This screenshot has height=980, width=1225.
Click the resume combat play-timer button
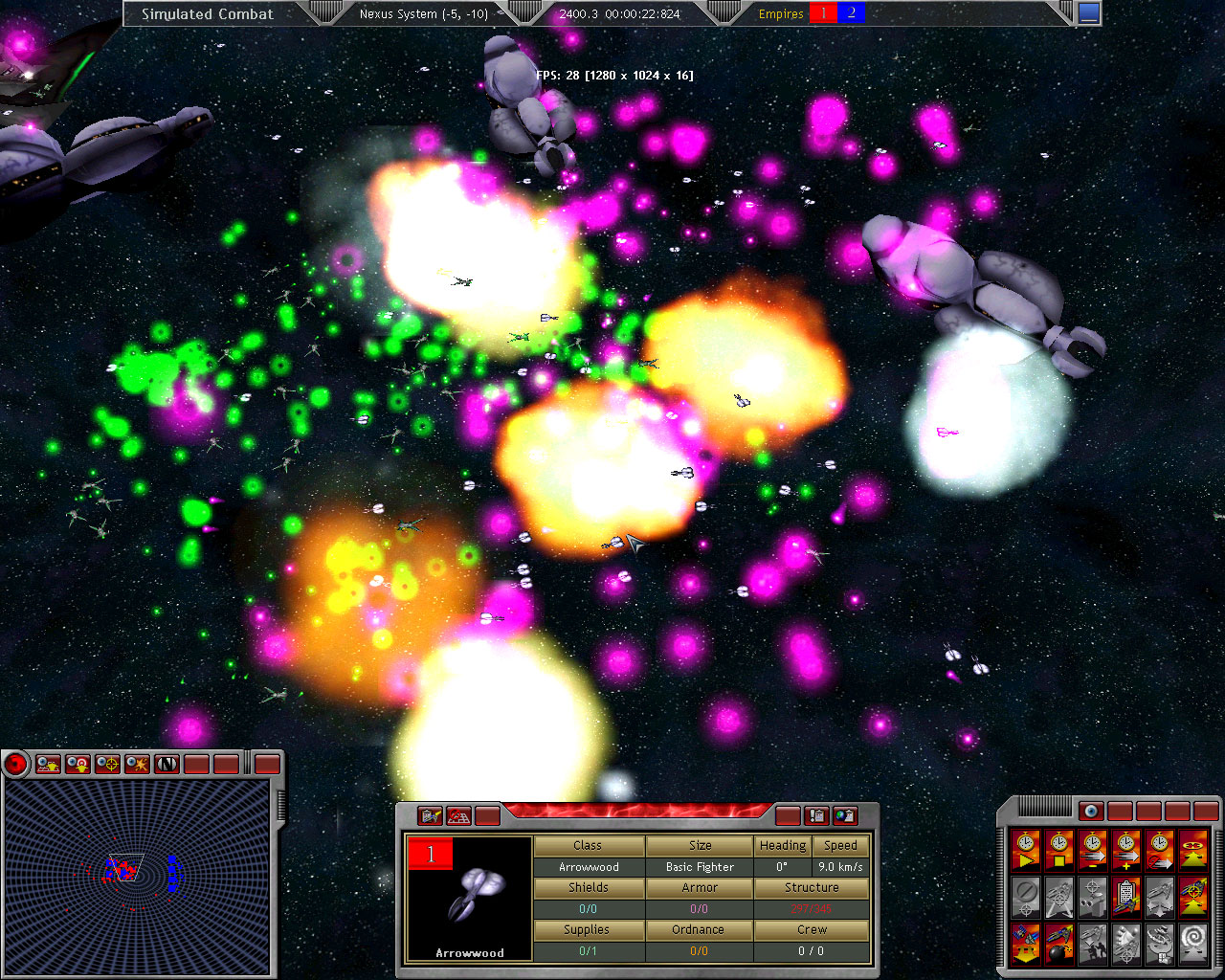coord(1025,849)
